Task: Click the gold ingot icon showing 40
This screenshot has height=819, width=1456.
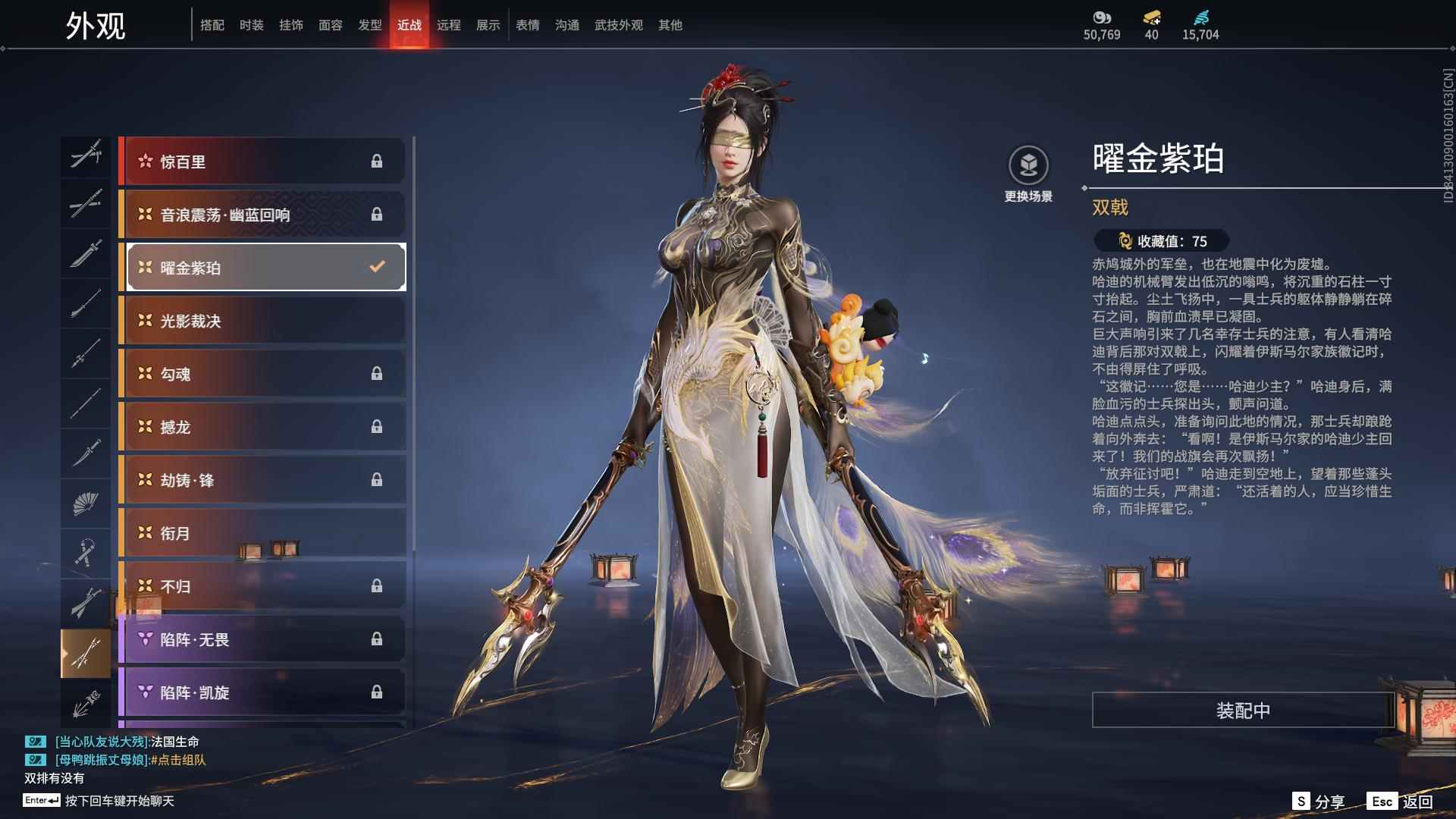Action: [1153, 17]
